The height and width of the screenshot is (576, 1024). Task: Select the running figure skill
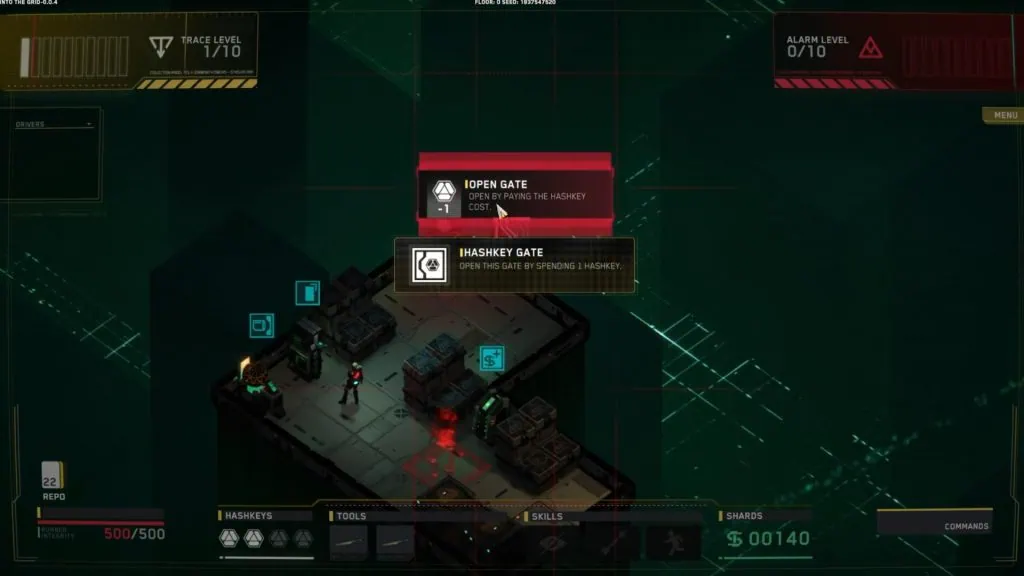click(674, 541)
